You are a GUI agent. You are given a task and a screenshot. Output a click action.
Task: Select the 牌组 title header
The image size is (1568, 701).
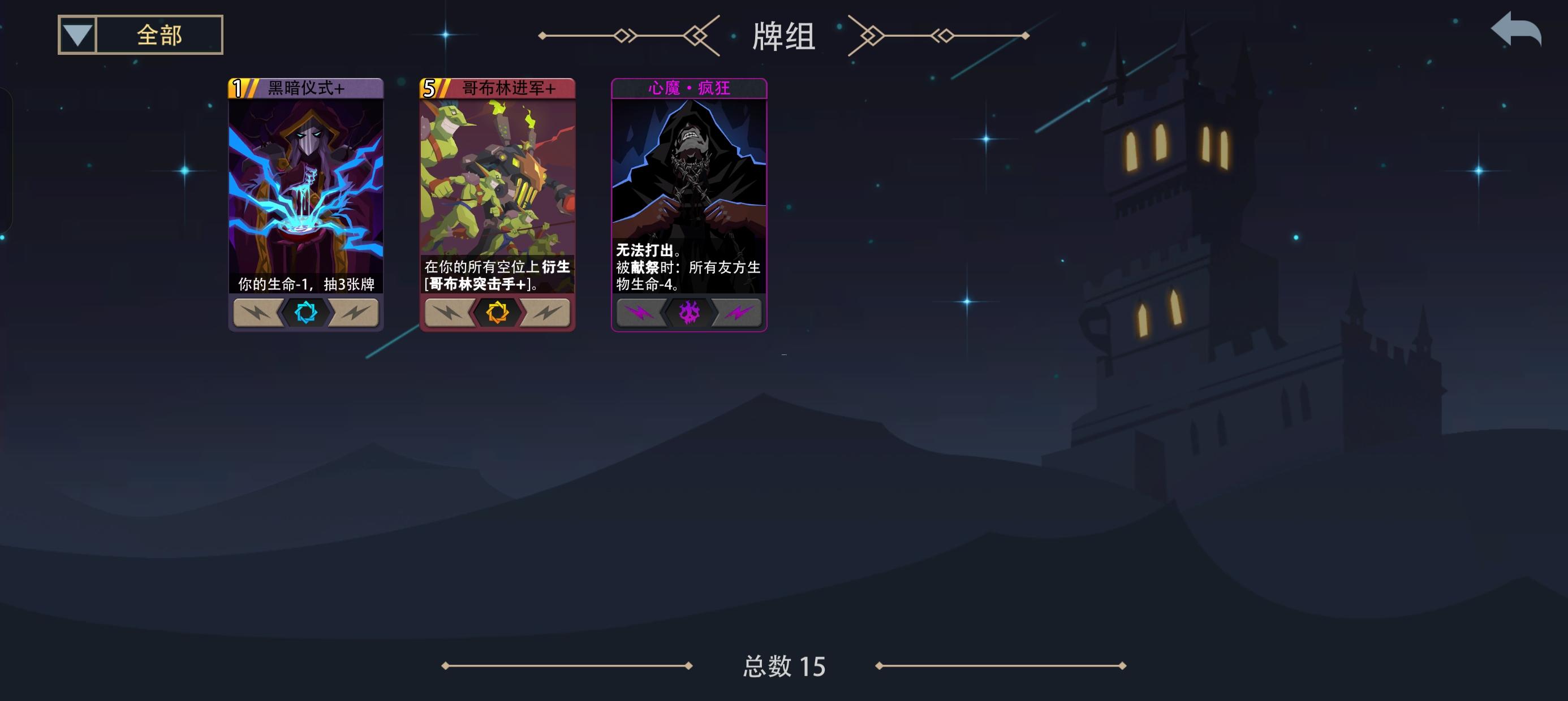tap(784, 37)
